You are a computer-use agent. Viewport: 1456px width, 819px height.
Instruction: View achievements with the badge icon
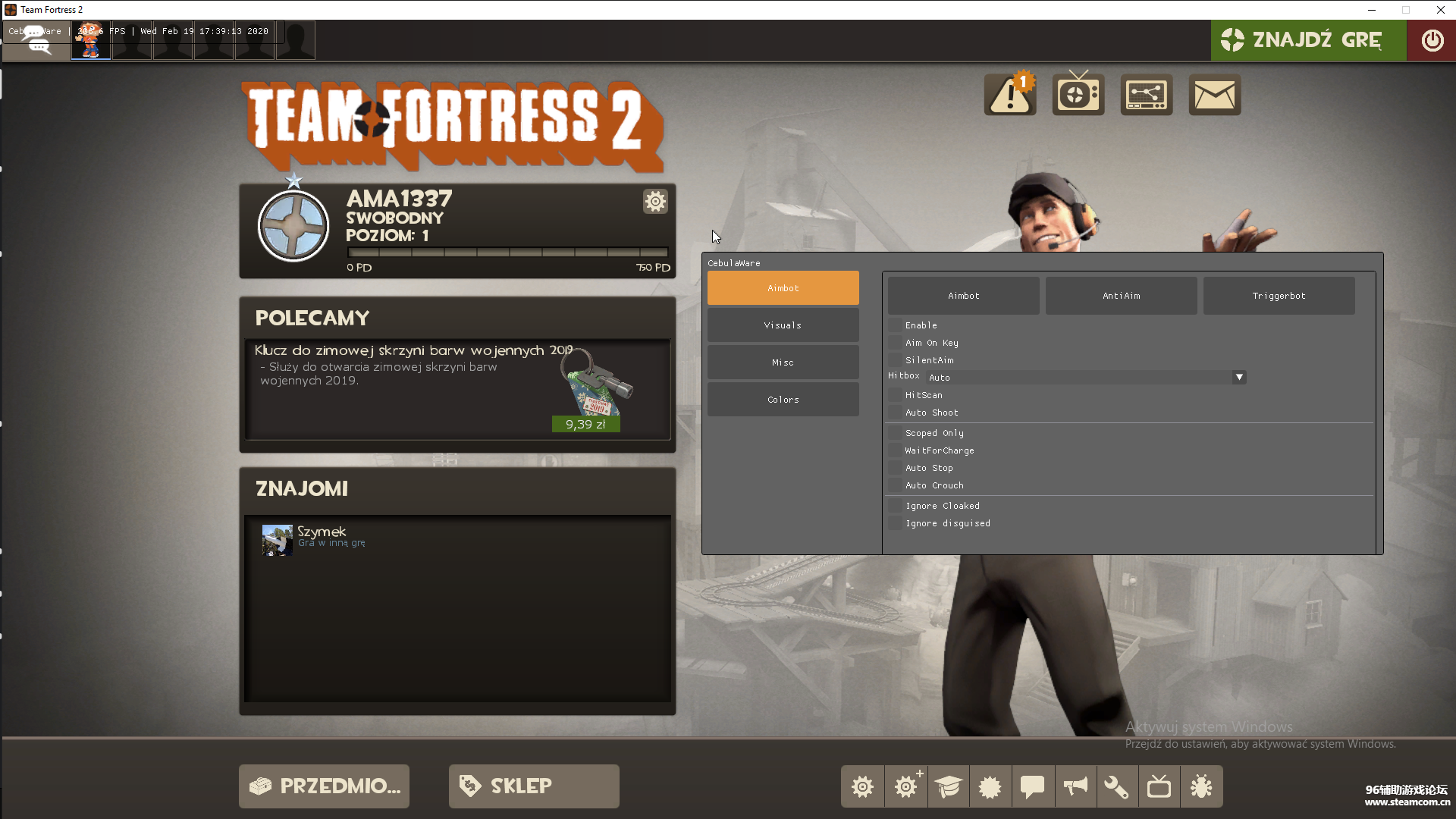(990, 786)
